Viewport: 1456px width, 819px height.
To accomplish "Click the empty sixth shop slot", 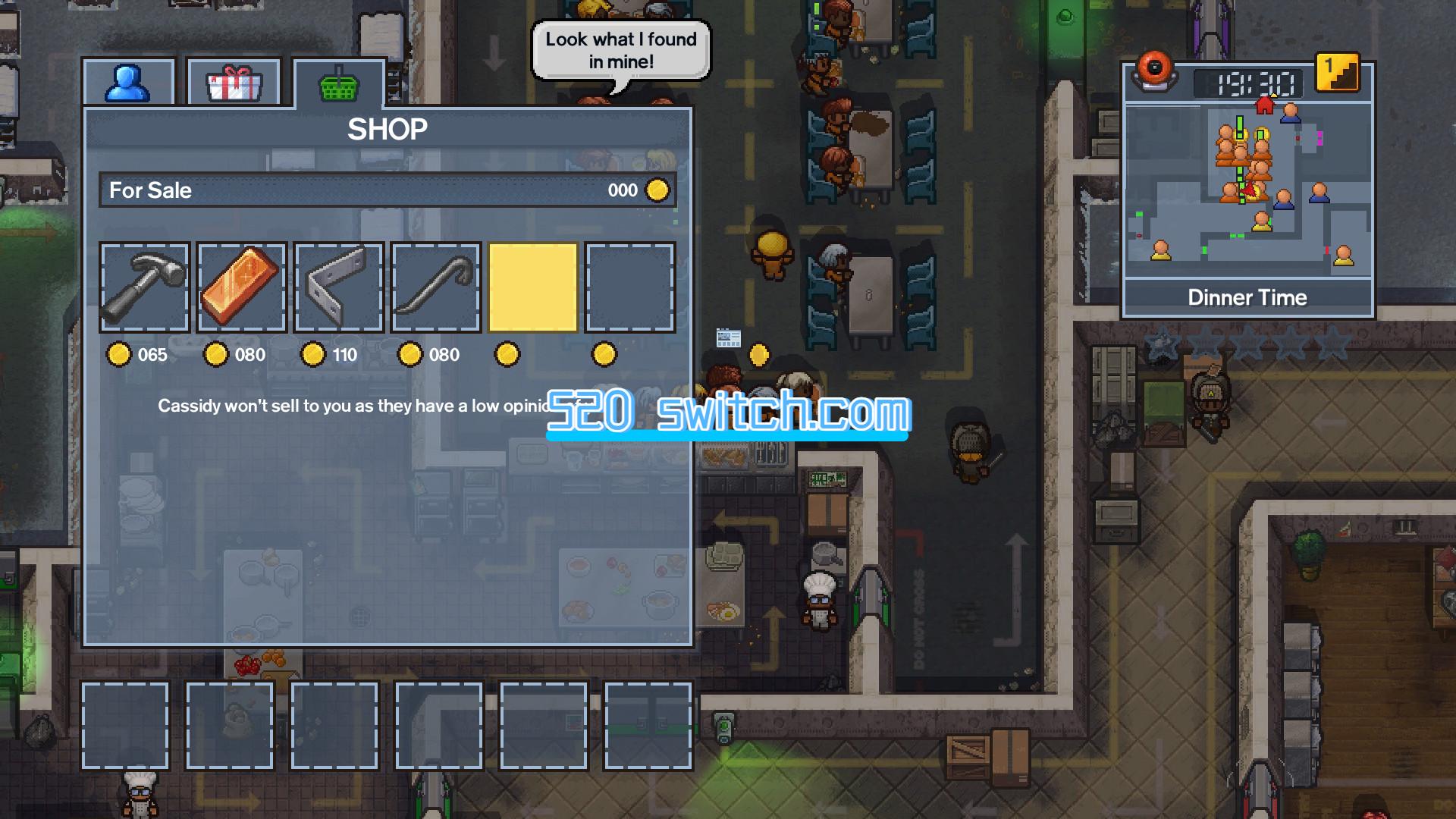I will (629, 287).
